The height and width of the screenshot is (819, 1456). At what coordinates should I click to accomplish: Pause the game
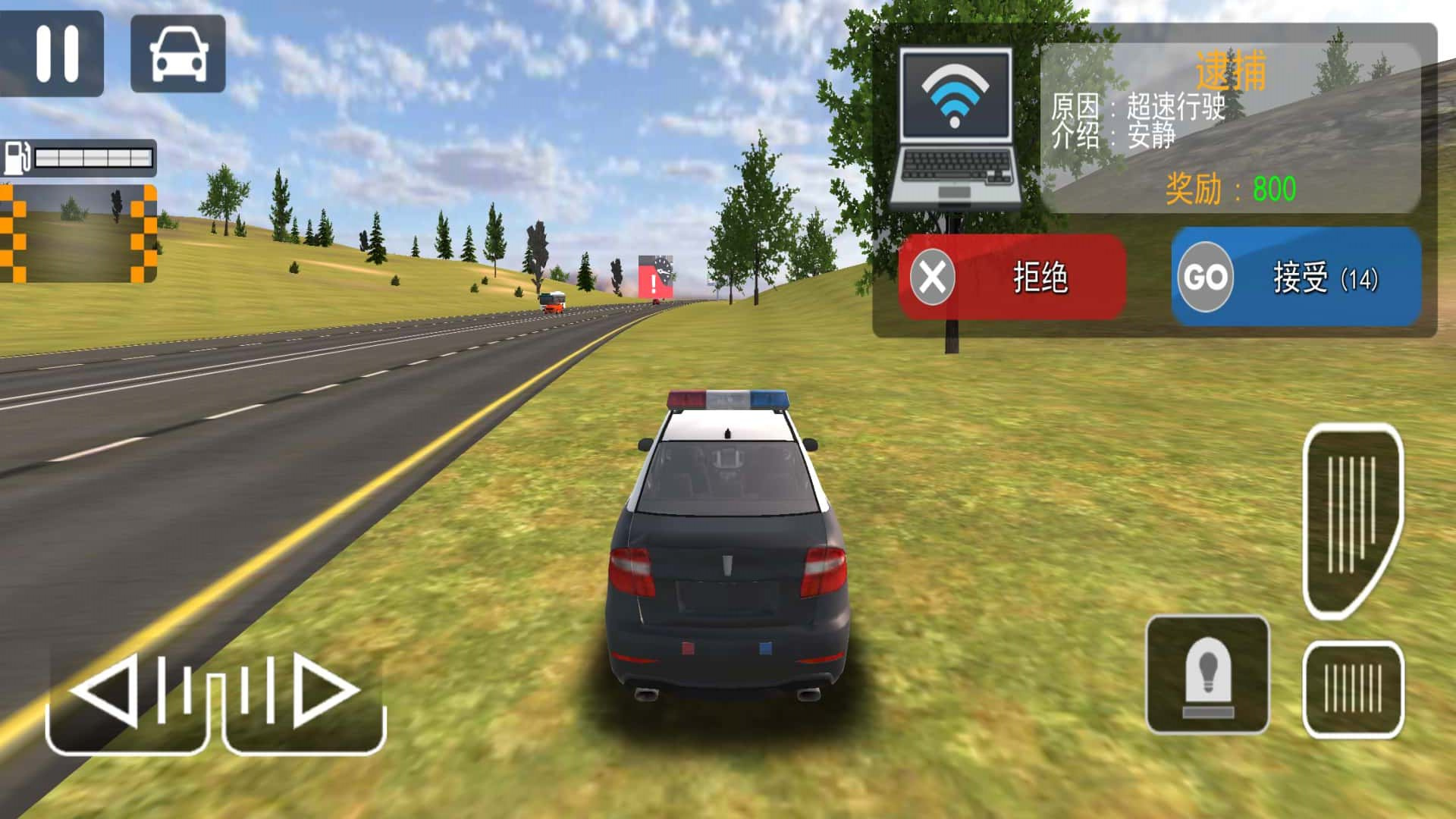click(x=53, y=53)
